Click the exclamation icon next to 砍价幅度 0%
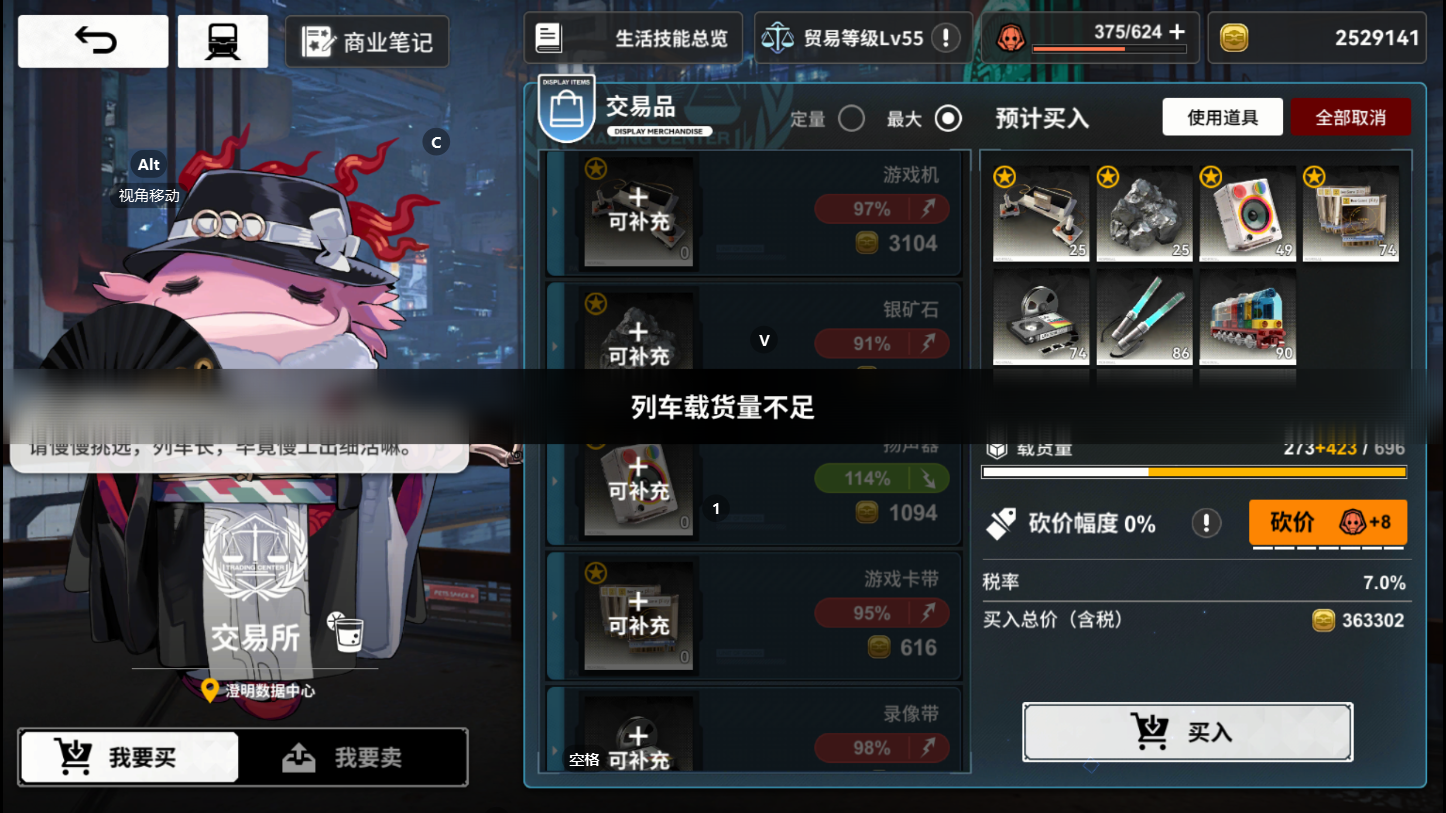Screen dimensions: 1446x813 coord(1206,521)
